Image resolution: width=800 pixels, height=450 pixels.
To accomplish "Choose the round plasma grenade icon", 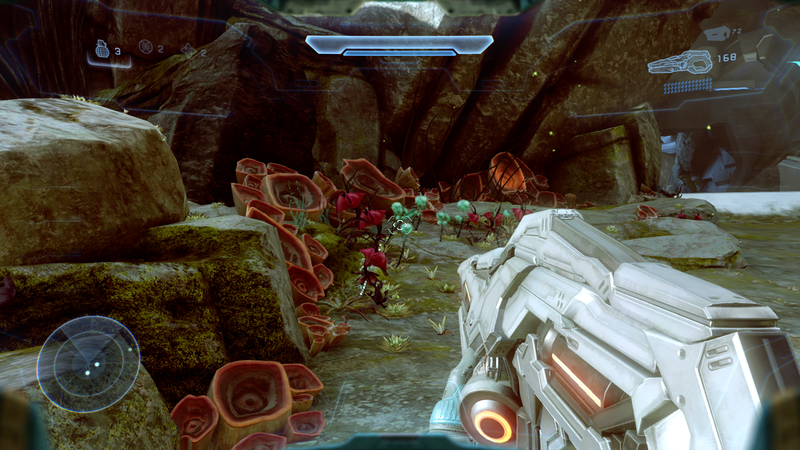I will coord(146,46).
